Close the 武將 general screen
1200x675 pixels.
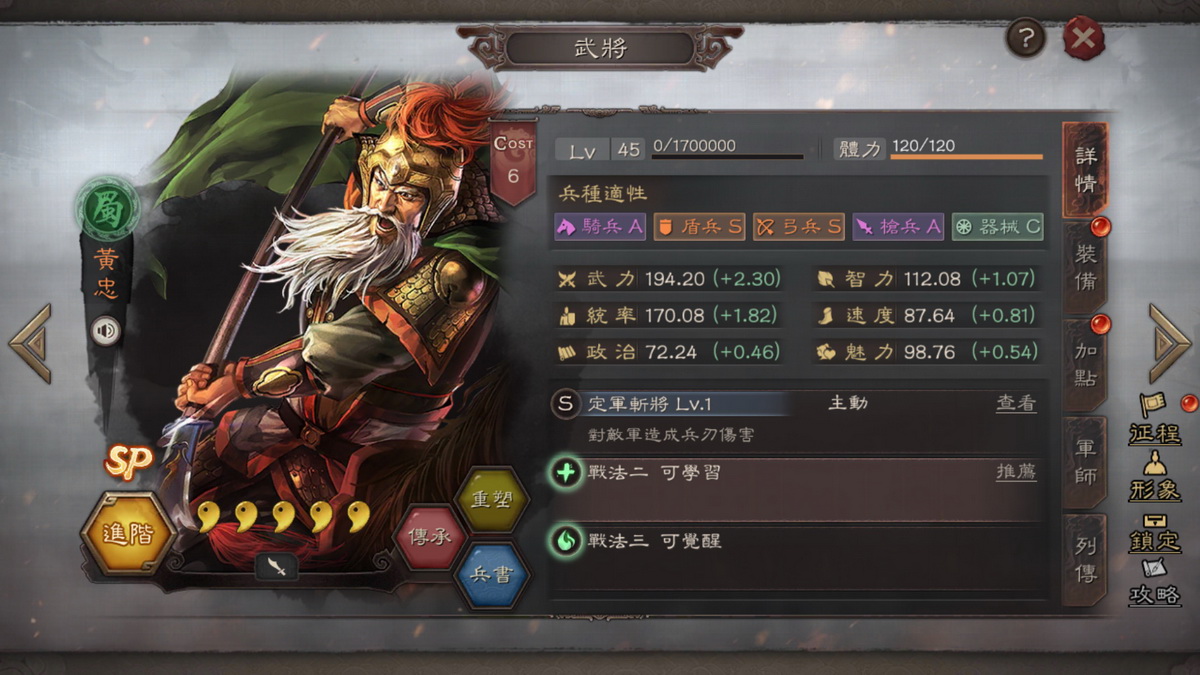(1083, 40)
